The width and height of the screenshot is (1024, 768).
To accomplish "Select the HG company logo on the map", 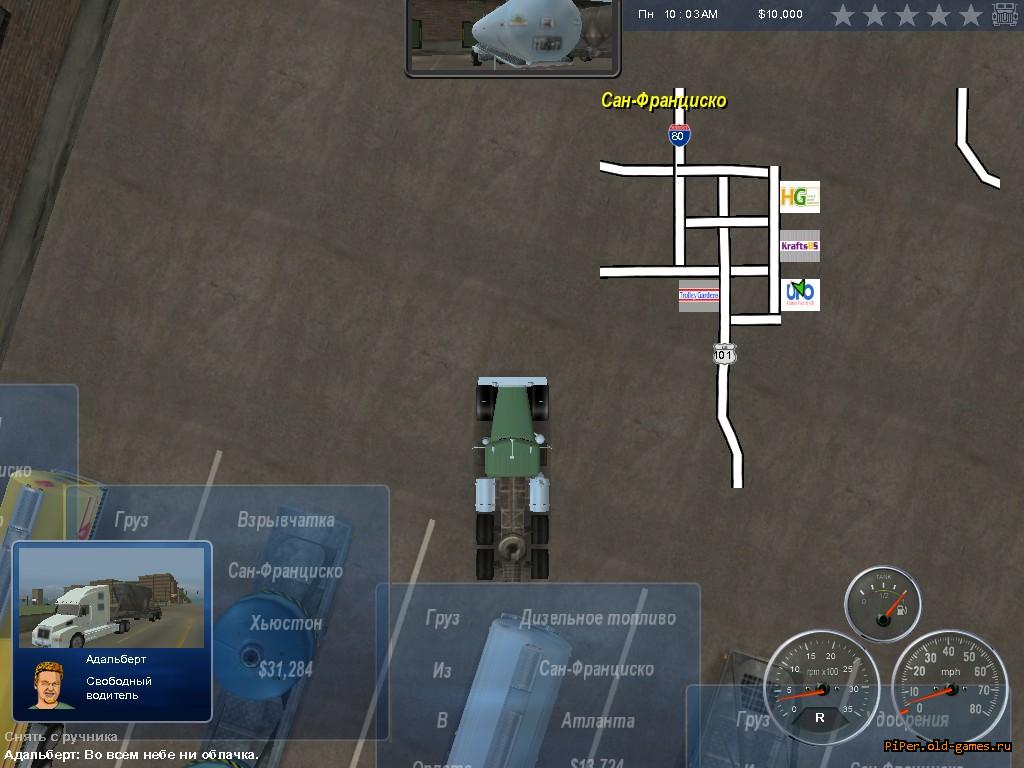I will [799, 197].
